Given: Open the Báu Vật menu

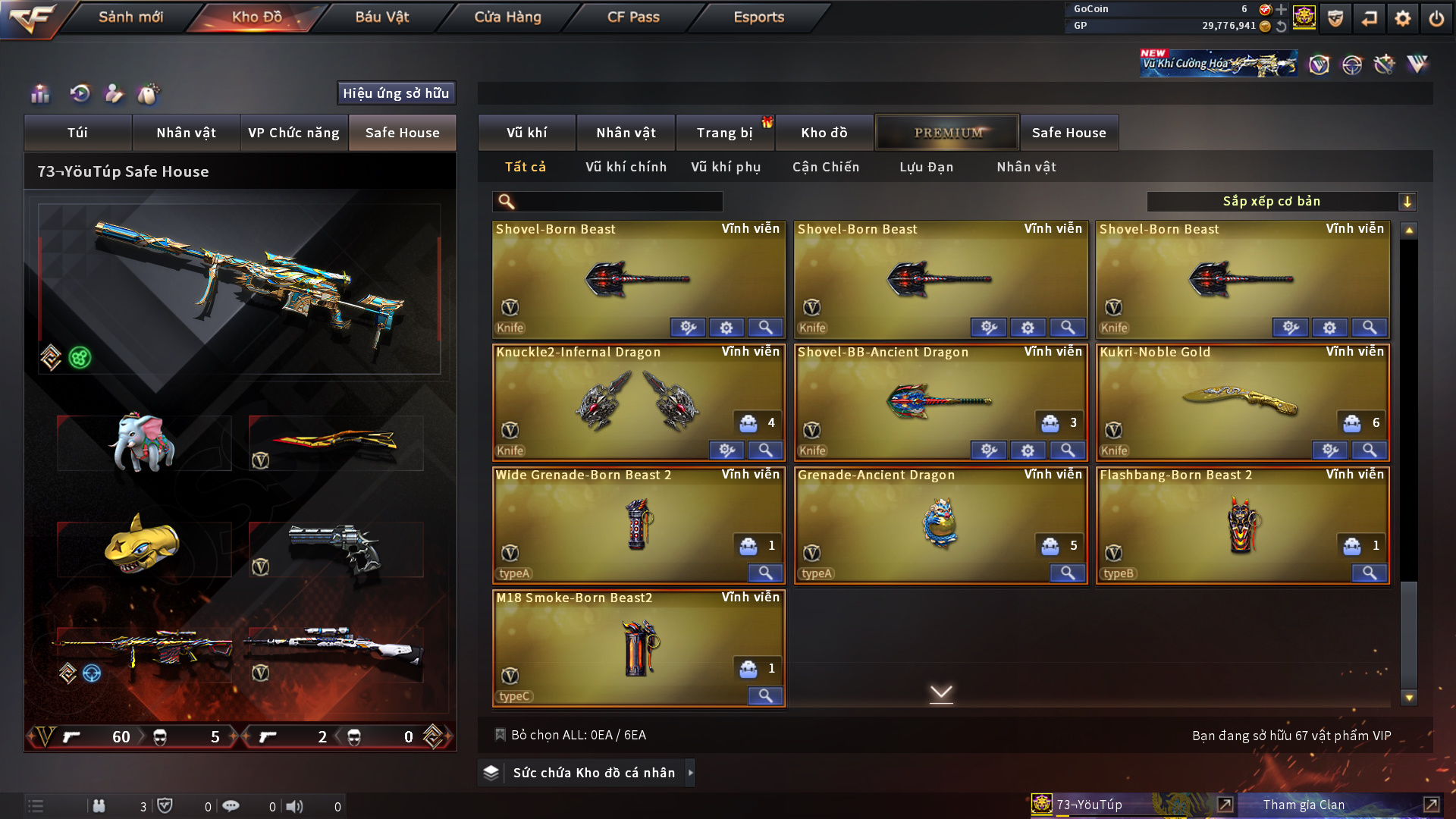Looking at the screenshot, I should pos(381,17).
